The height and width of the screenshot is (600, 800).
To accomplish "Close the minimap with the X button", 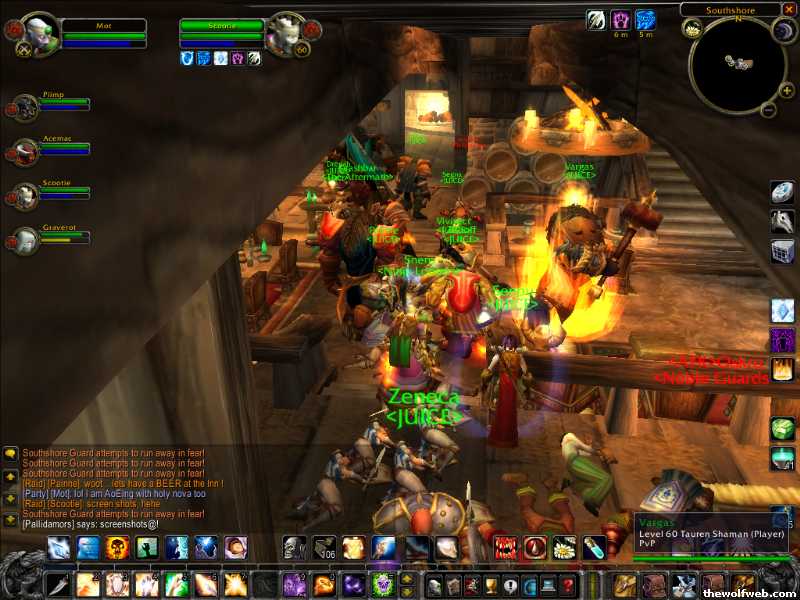I will point(790,9).
